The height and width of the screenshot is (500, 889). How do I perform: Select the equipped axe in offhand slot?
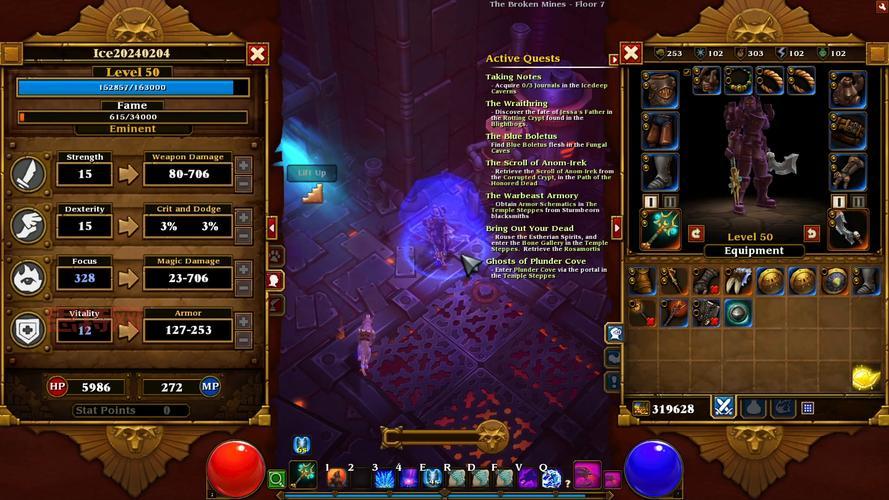(x=848, y=229)
